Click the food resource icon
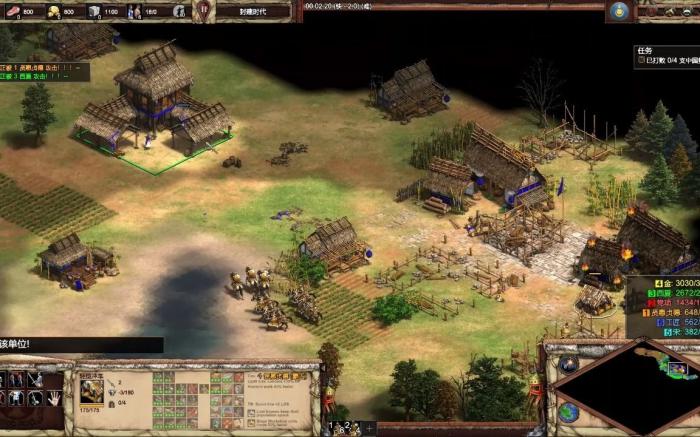Image resolution: width=700 pixels, height=437 pixels. pos(12,11)
